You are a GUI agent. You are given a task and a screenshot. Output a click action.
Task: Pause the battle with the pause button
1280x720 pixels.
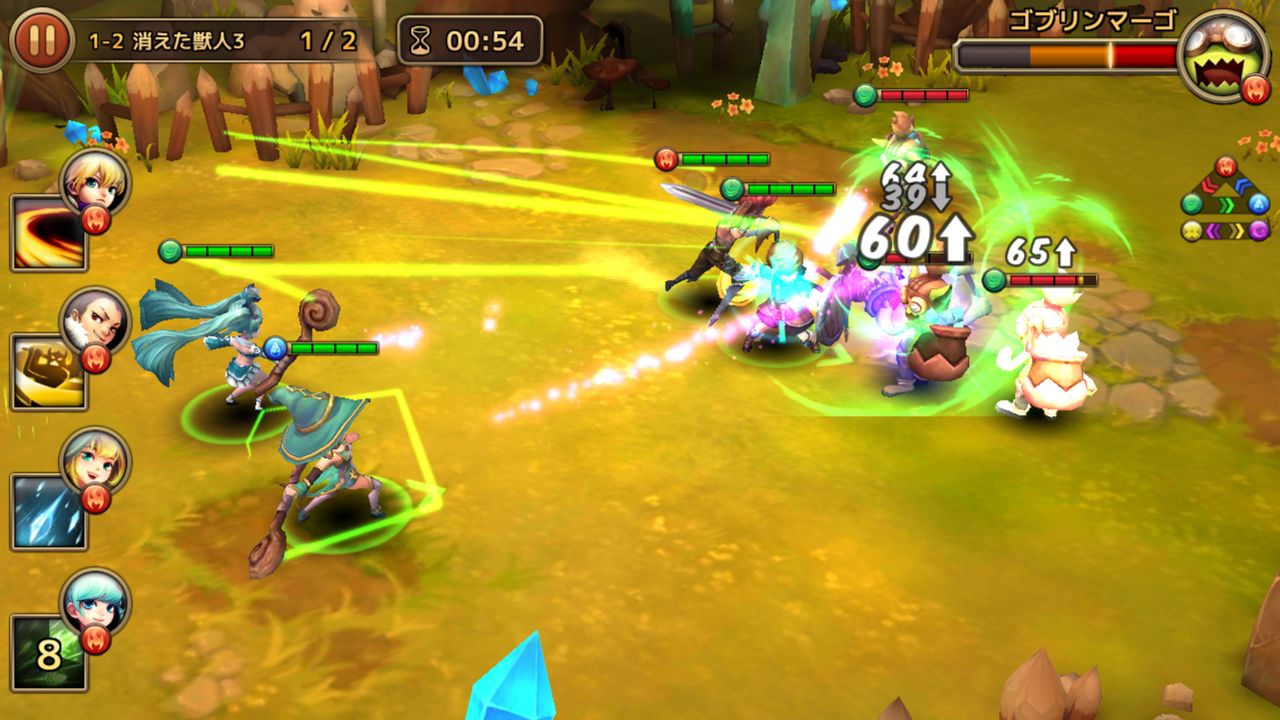click(41, 40)
